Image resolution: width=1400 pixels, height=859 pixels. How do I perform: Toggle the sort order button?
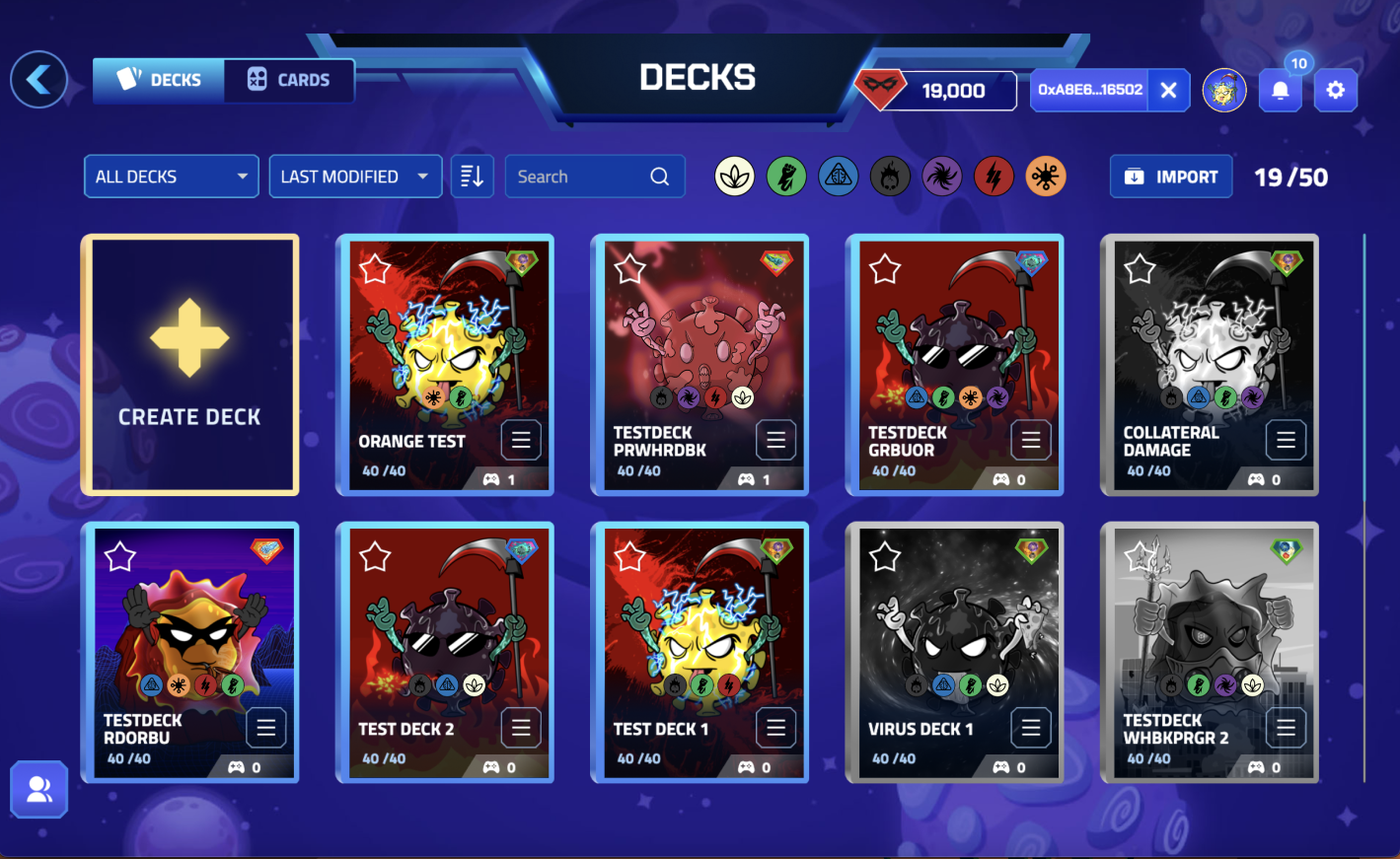(473, 177)
